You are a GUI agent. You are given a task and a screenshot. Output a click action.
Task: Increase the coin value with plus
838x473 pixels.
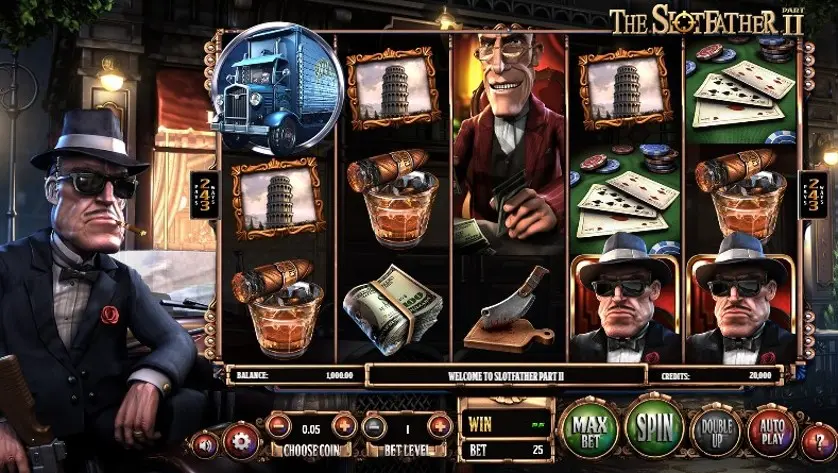[343, 427]
